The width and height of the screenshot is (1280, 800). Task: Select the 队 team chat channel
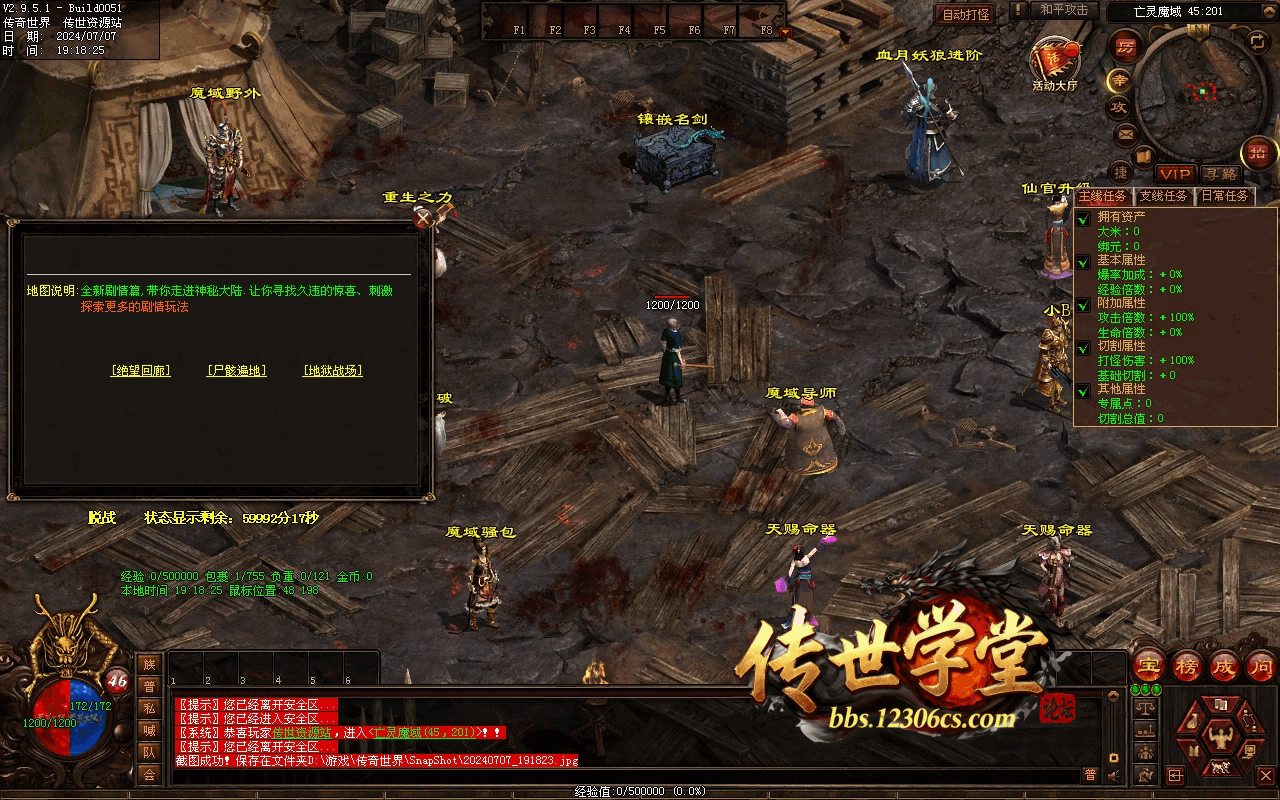(x=149, y=752)
